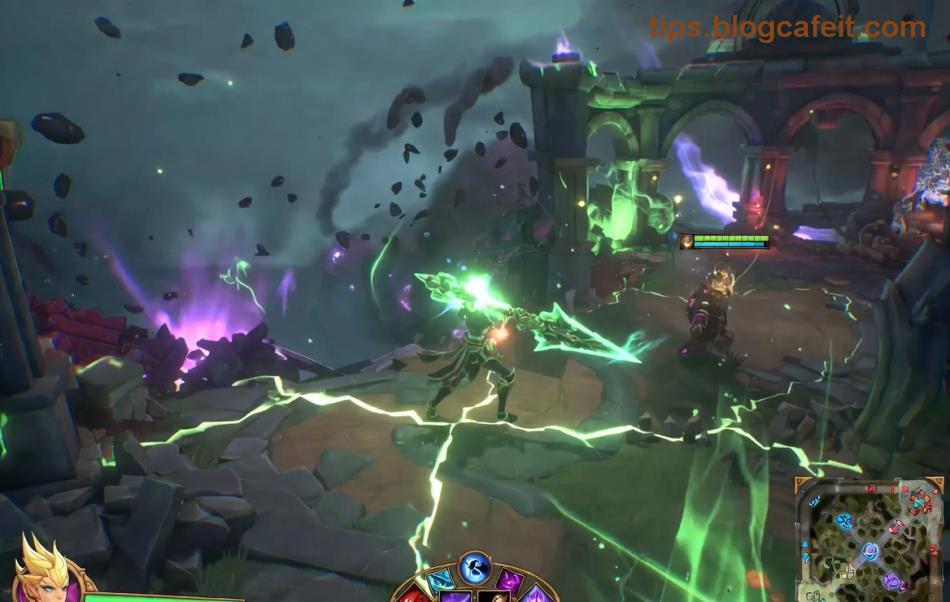This screenshot has height=602, width=950.
Task: Activate the round blue silhouette ability icon
Action: [x=474, y=569]
